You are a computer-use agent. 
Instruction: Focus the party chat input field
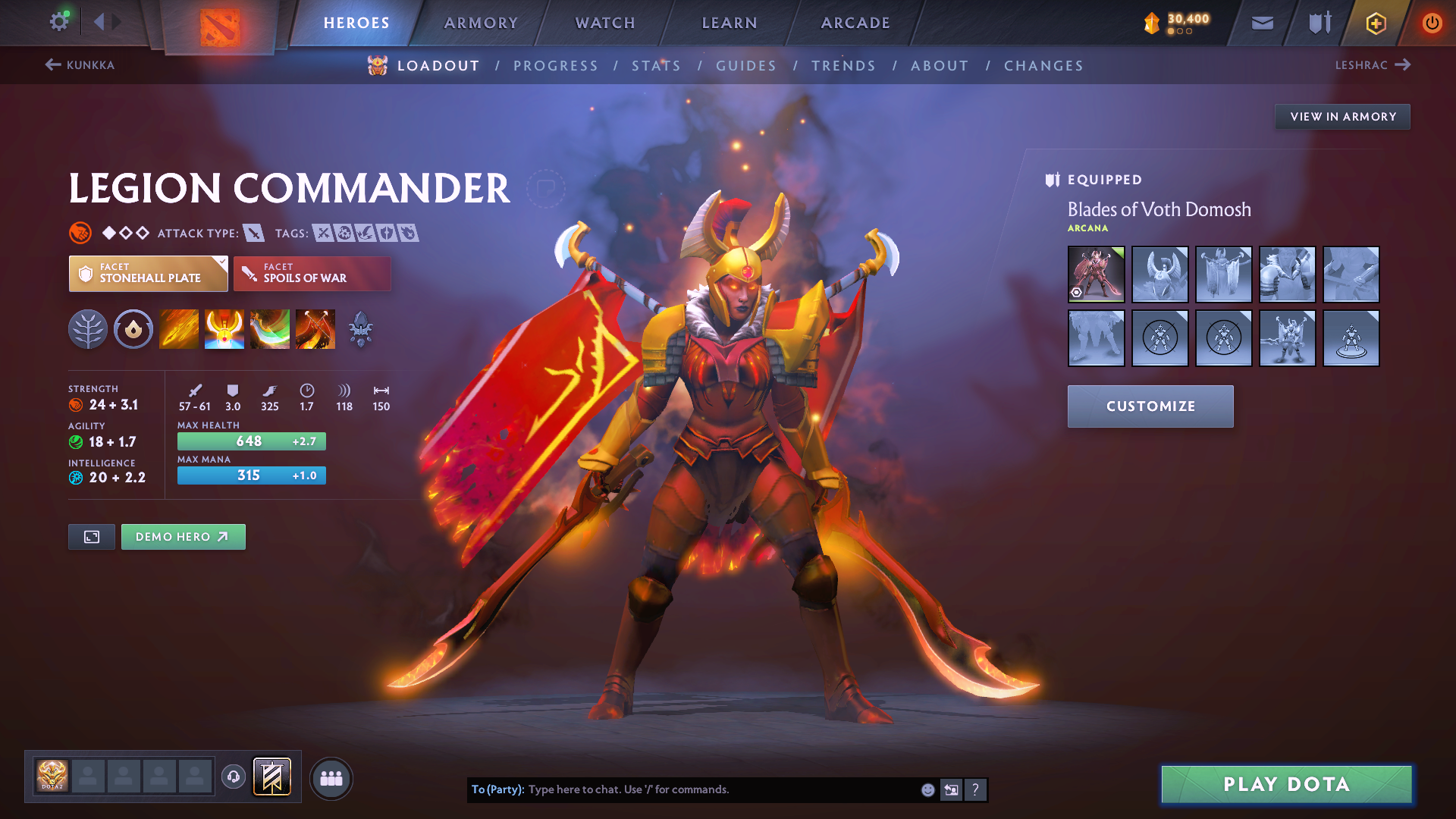[720, 789]
